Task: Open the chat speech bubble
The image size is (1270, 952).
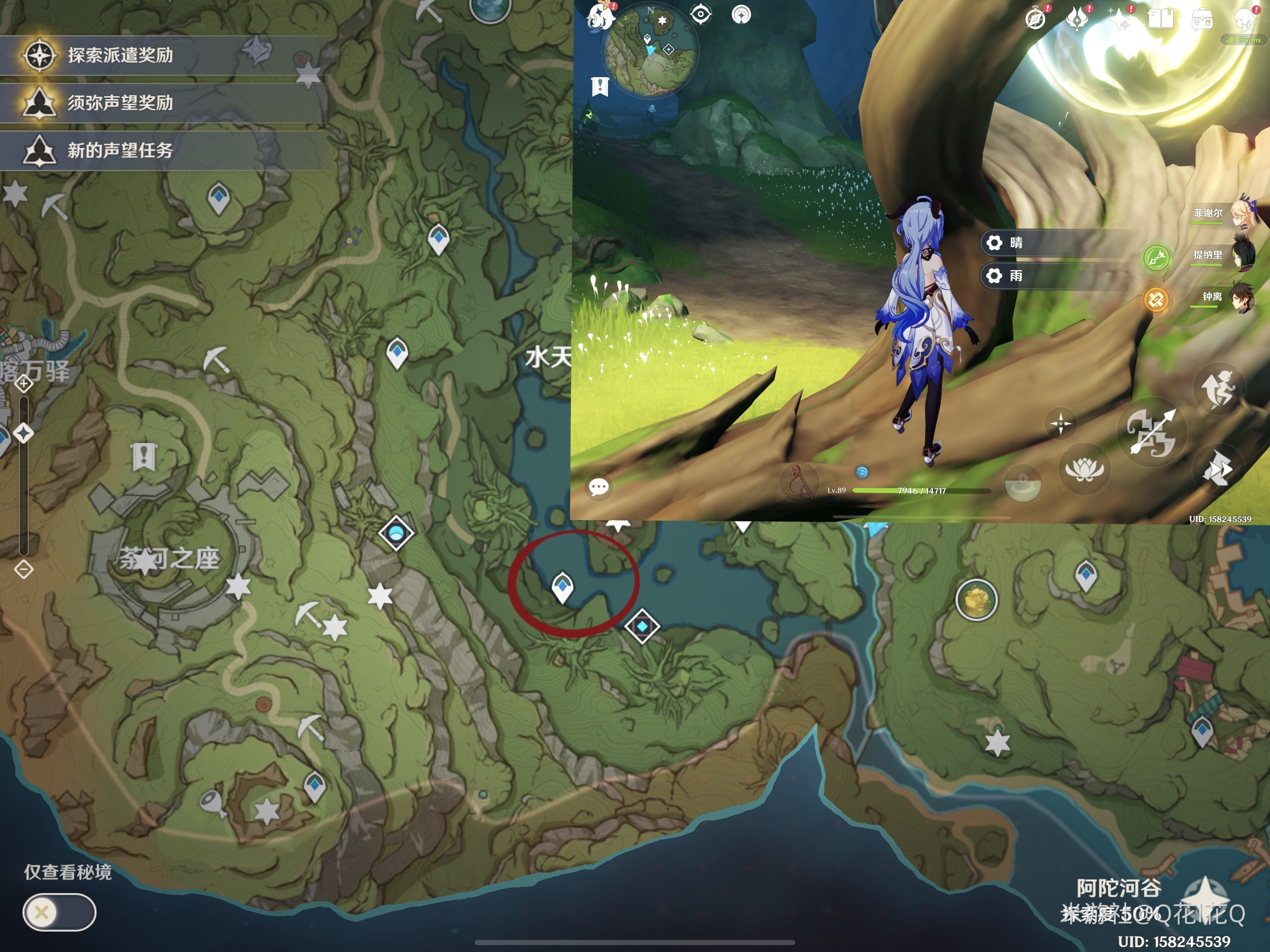Action: pyautogui.click(x=598, y=487)
